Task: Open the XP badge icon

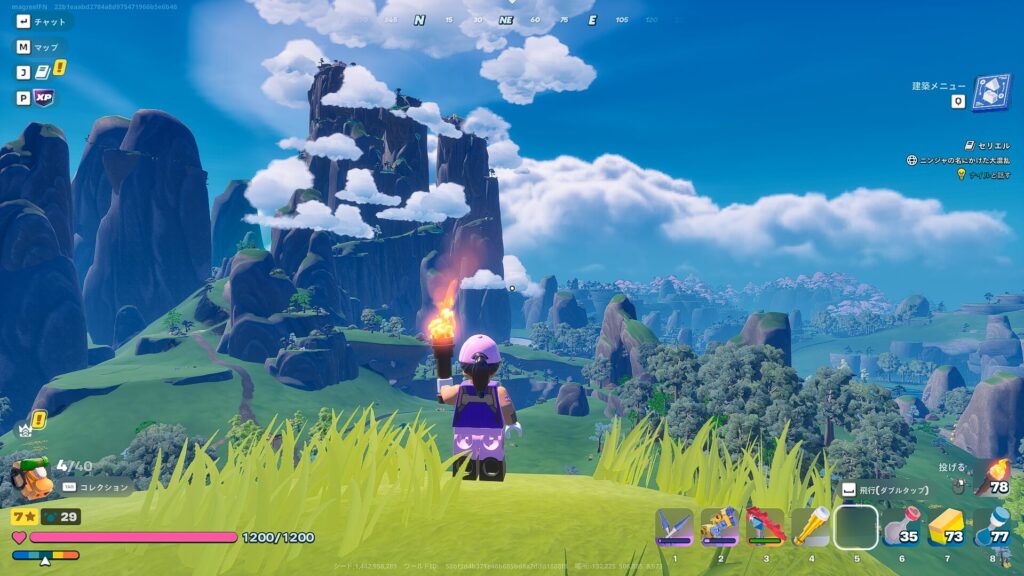Action: coord(43,98)
